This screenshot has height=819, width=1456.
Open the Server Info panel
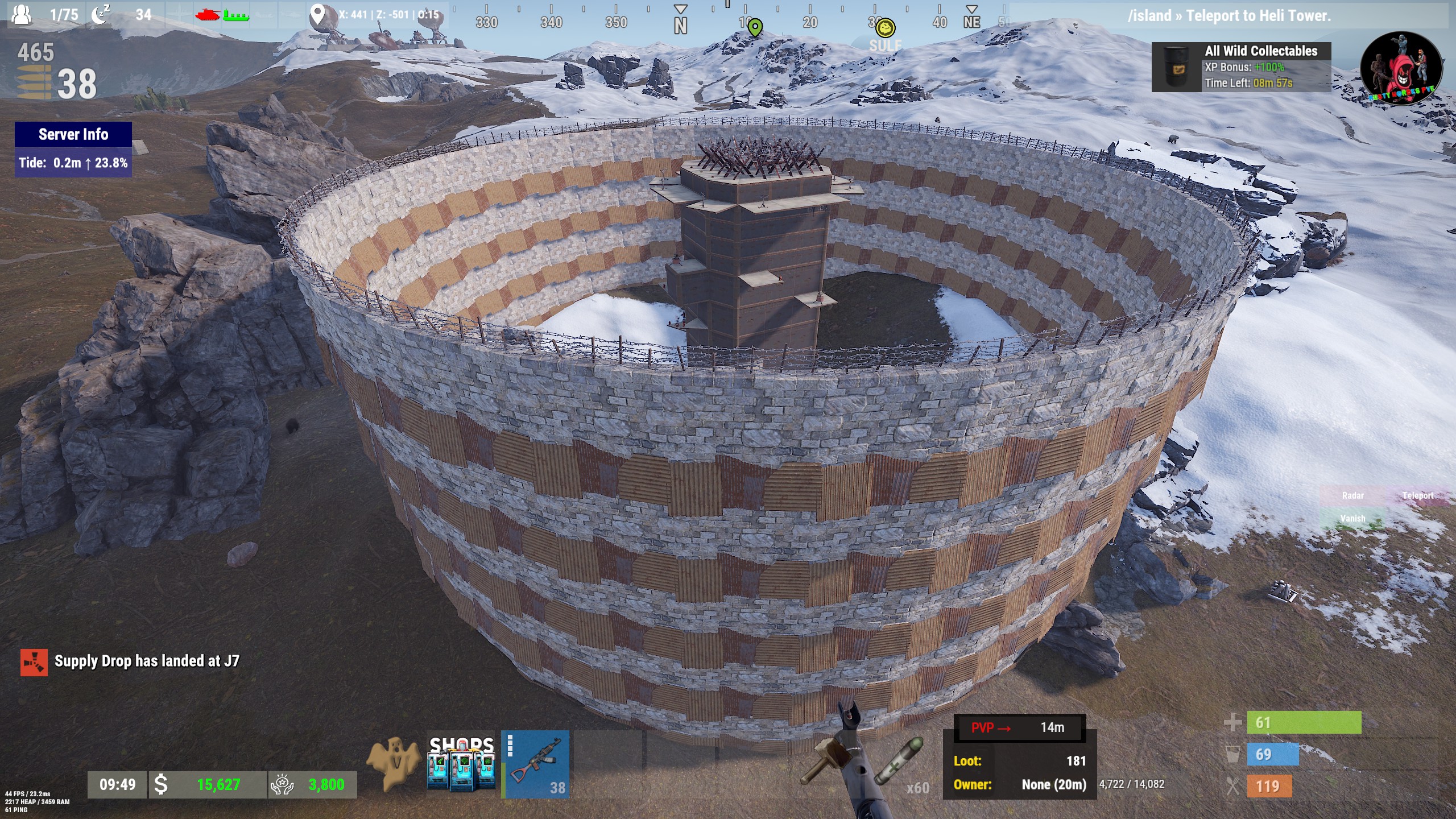73,135
